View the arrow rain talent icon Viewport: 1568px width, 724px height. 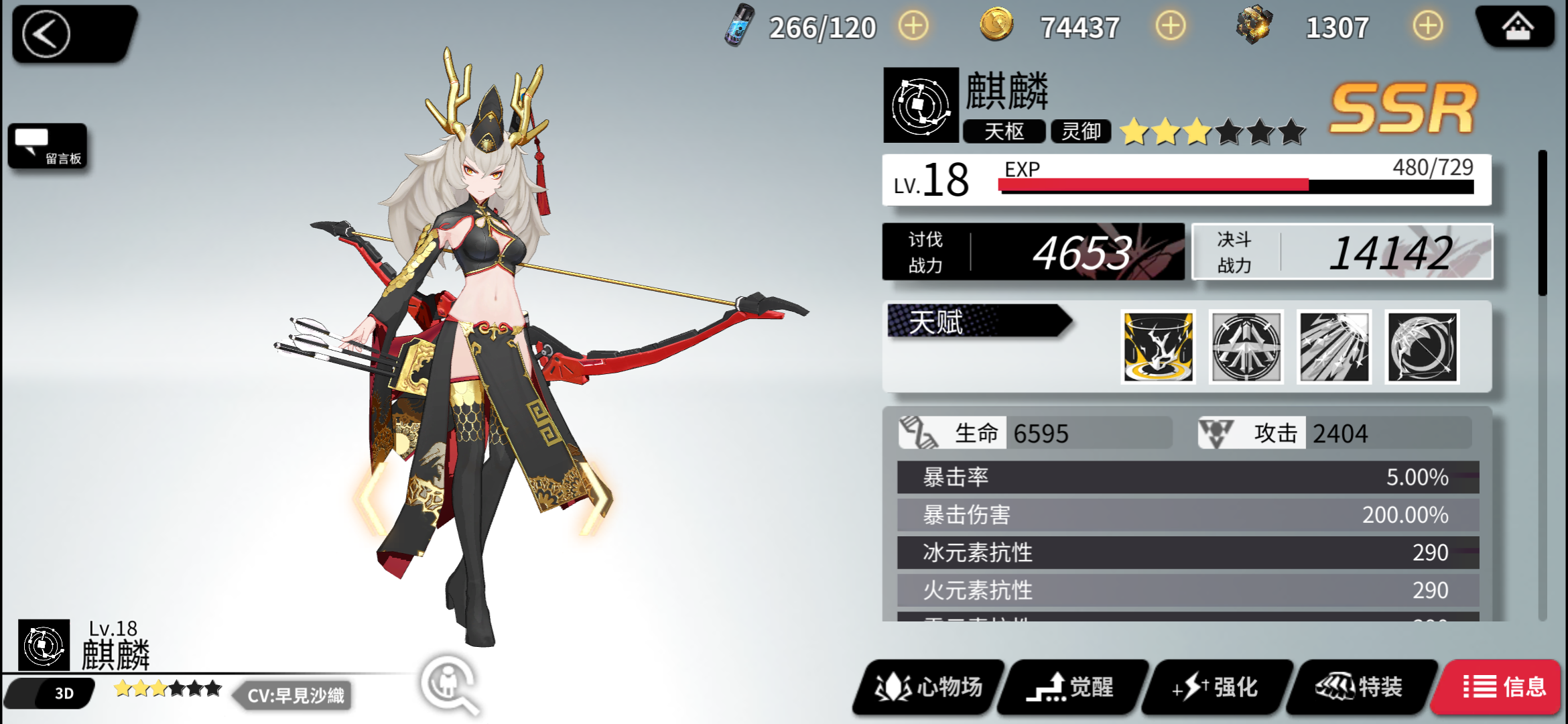point(1334,347)
